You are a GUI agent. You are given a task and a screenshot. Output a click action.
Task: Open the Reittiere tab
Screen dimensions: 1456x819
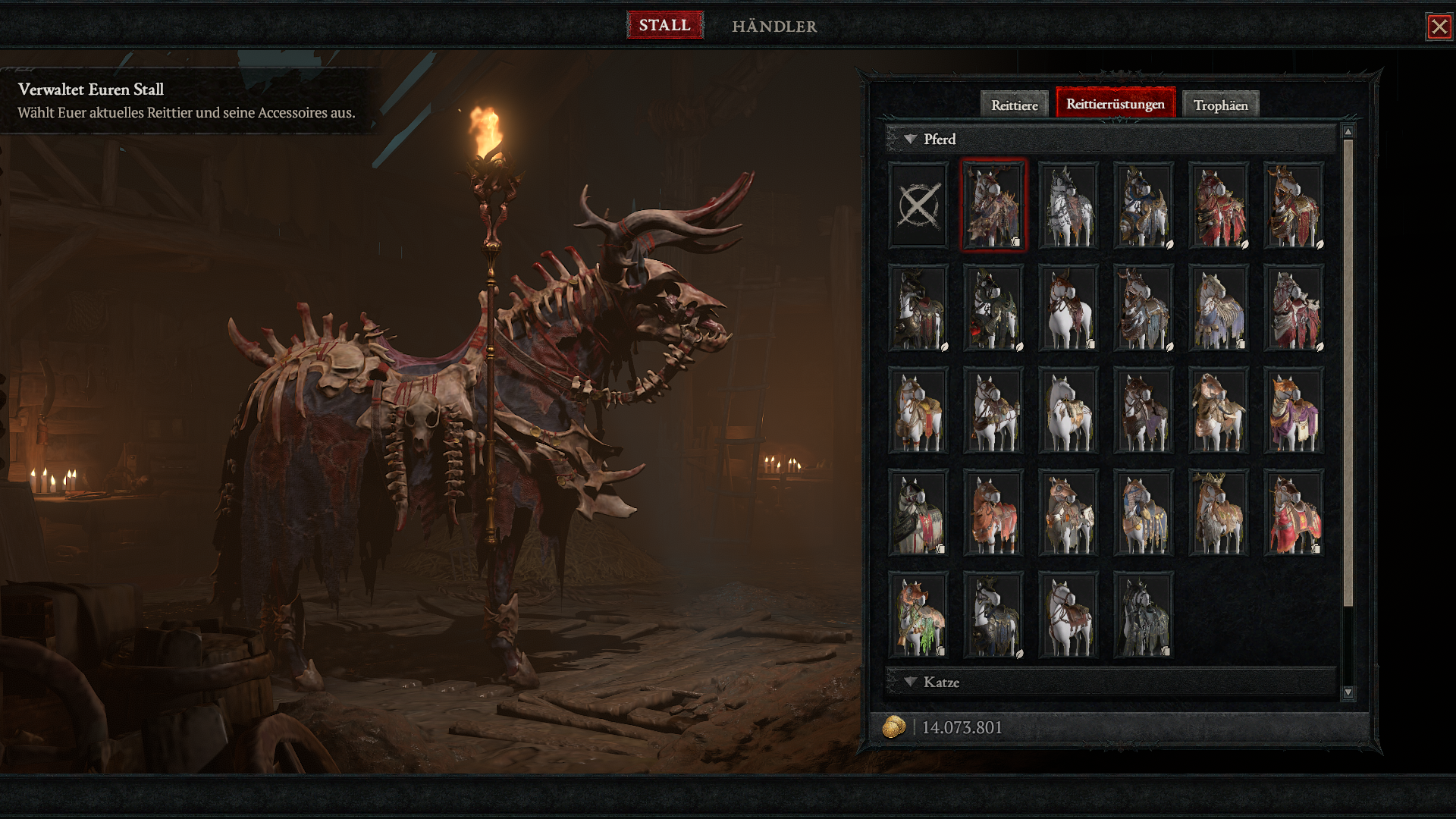(1014, 105)
